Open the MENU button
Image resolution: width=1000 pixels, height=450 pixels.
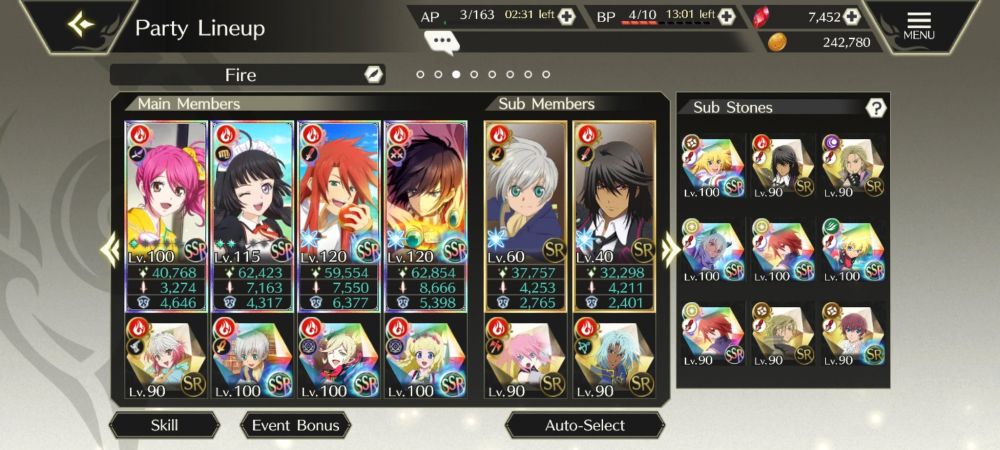918,25
